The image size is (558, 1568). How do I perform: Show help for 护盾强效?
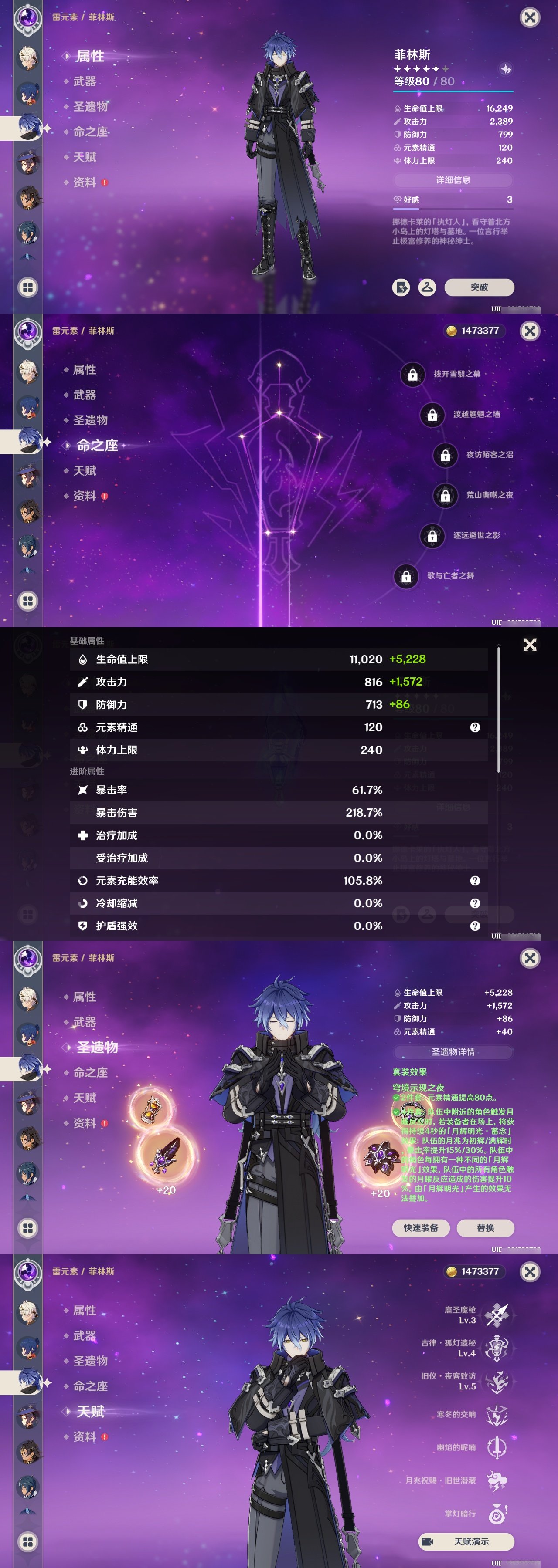coord(475,926)
